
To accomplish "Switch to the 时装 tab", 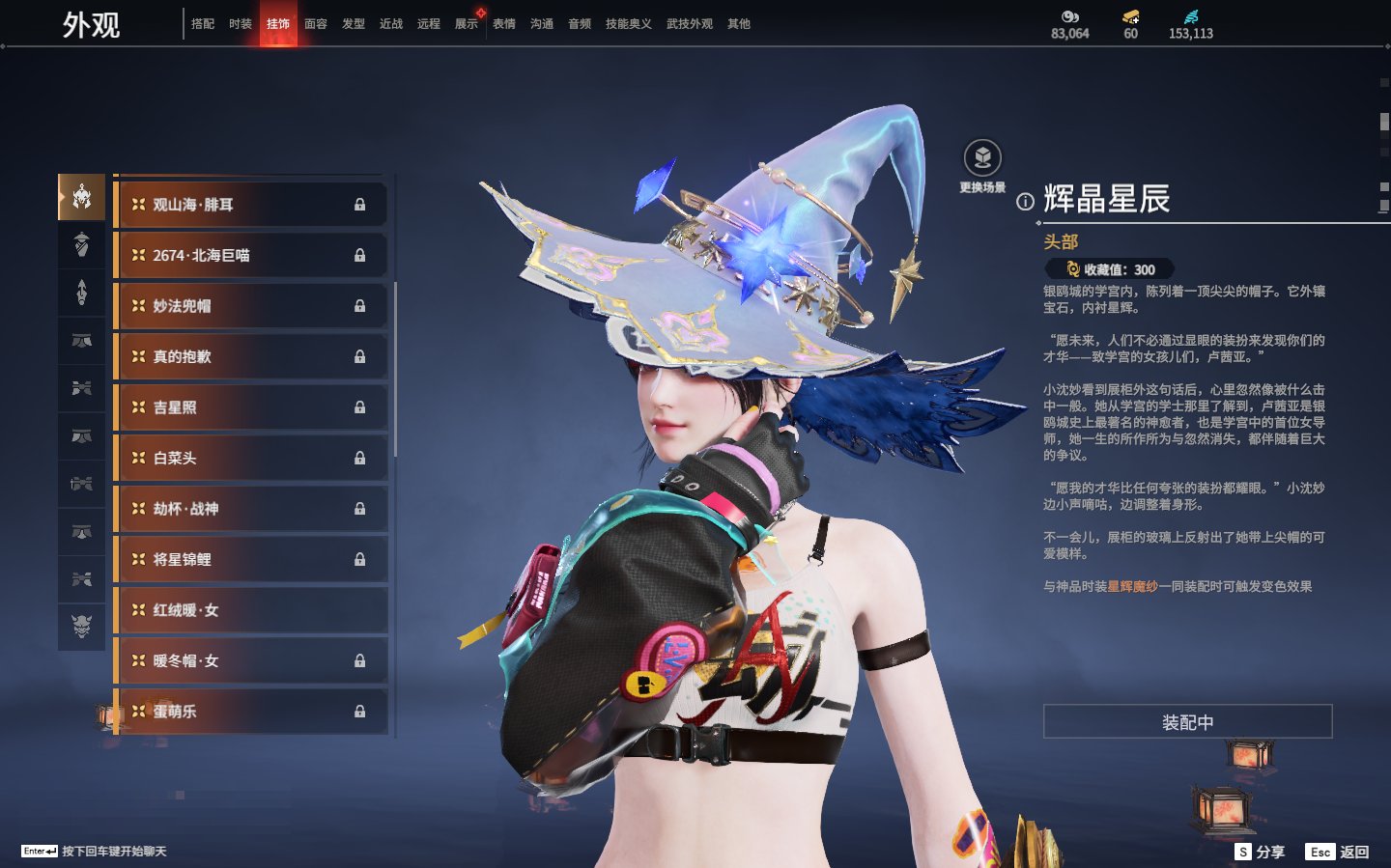I will [x=241, y=24].
